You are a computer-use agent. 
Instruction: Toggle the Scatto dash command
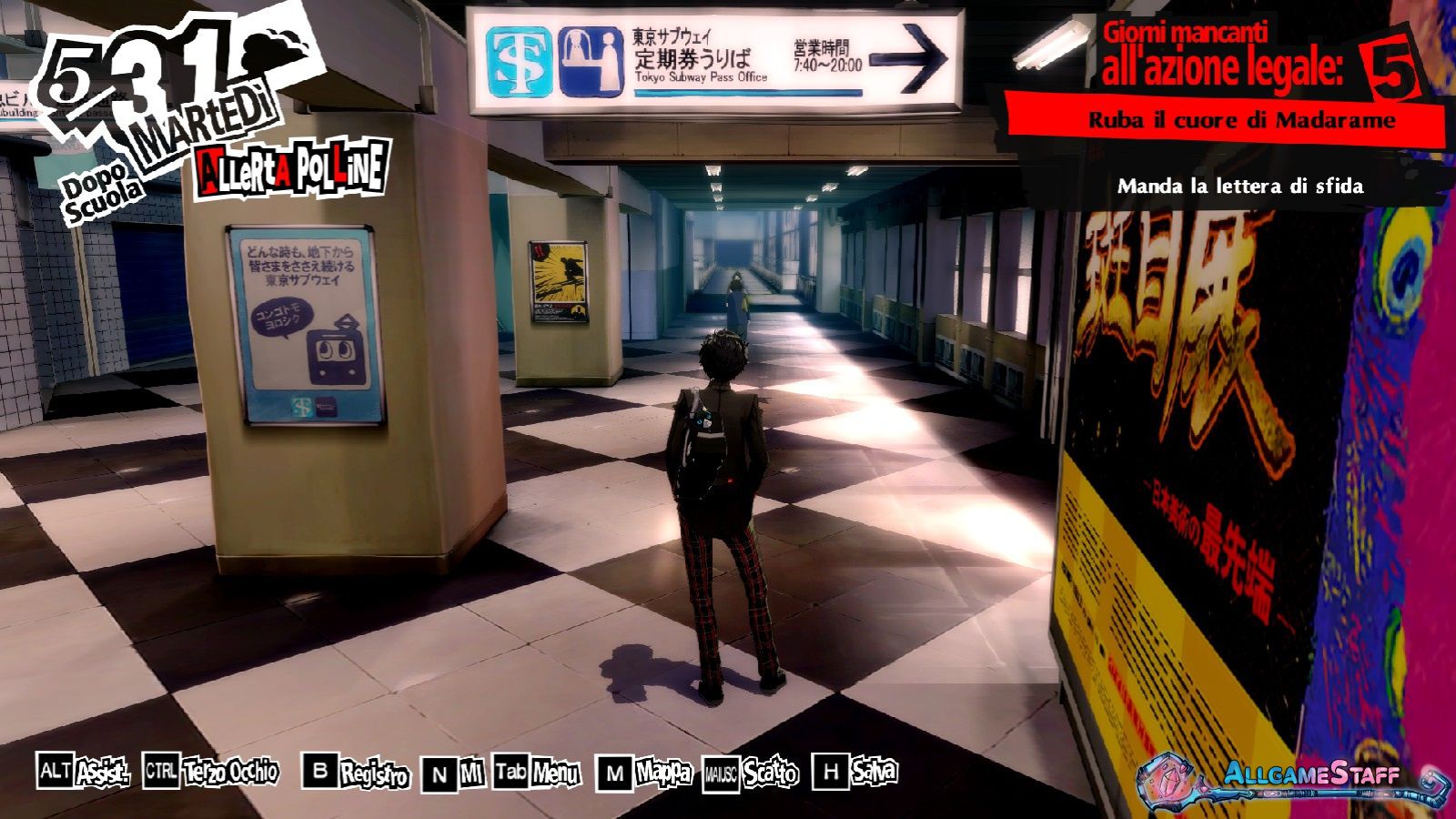coord(770,773)
